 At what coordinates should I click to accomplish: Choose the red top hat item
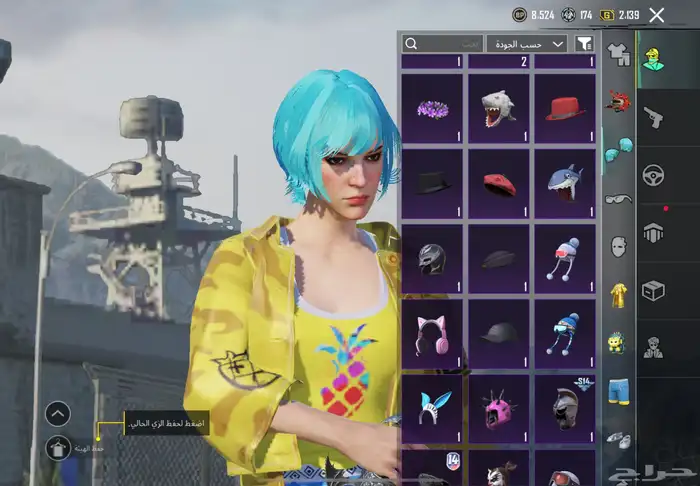click(x=565, y=108)
